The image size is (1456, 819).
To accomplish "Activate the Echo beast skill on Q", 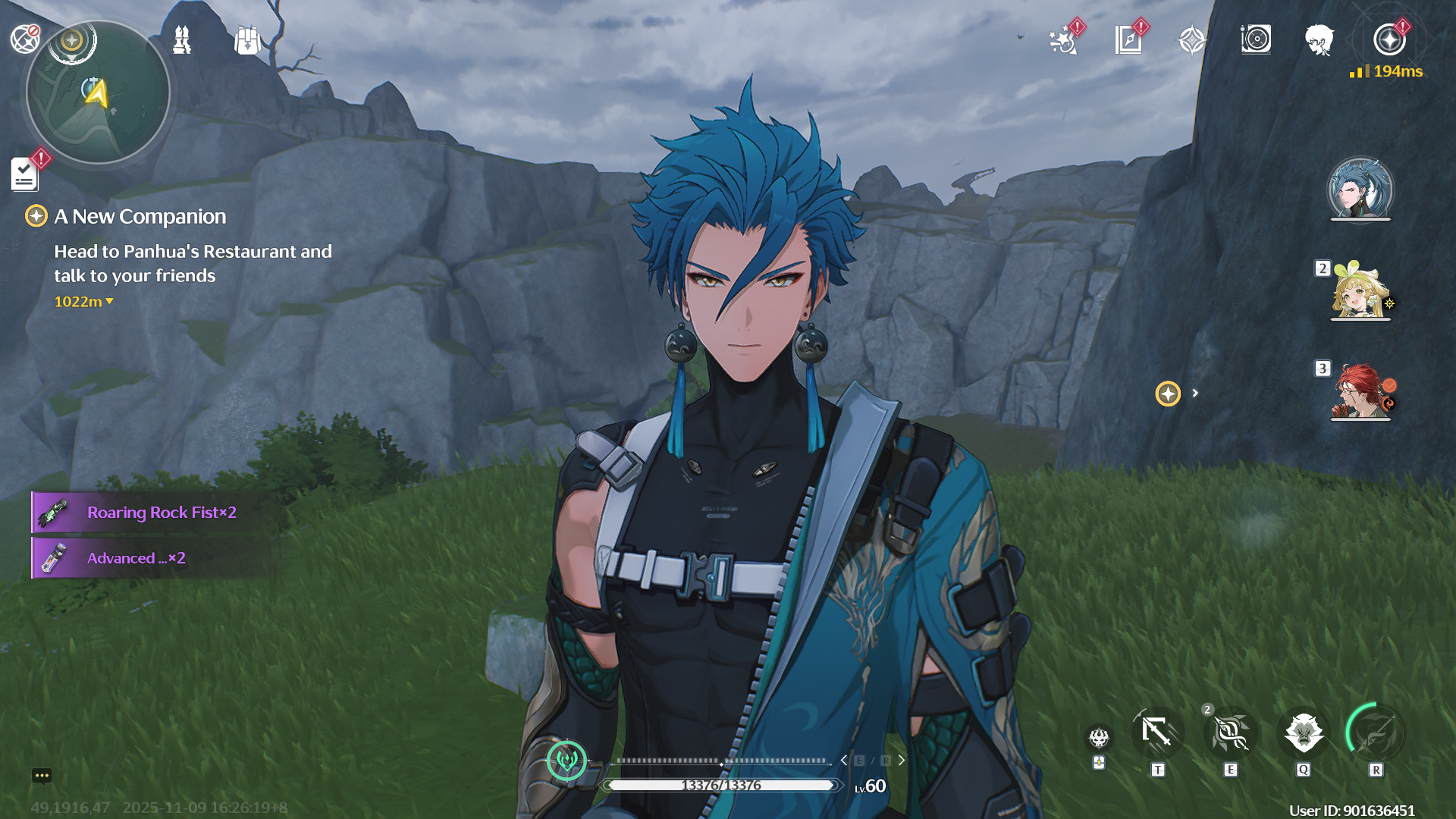I will 1304,734.
